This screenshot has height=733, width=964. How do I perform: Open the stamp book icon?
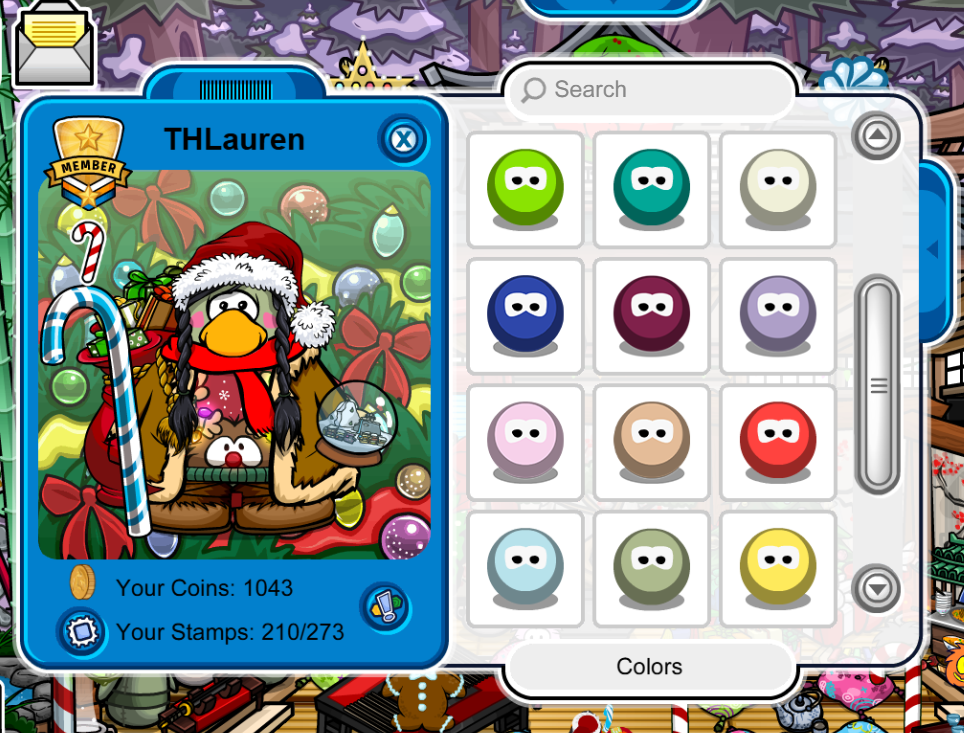click(76, 632)
